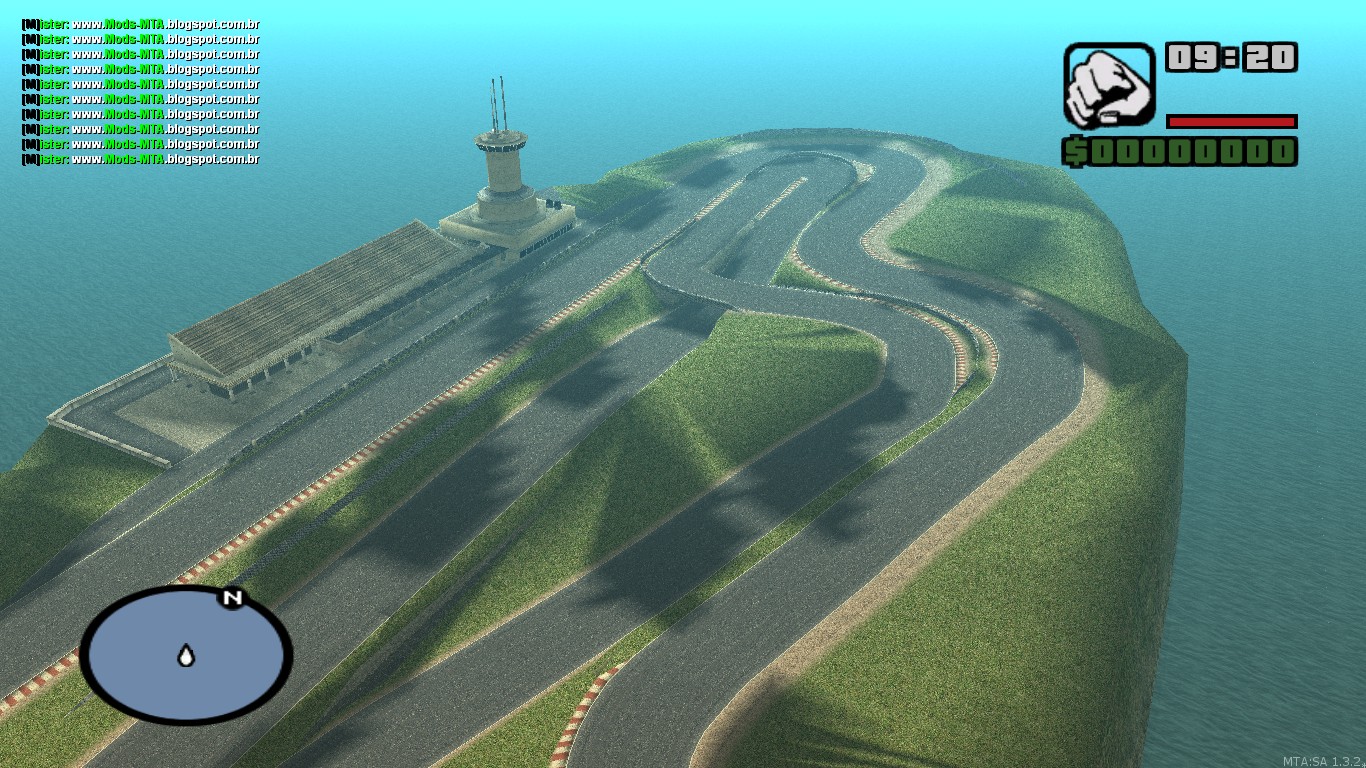The width and height of the screenshot is (1366, 768).
Task: Click the clock display showing 09:20
Action: pyautogui.click(x=1232, y=58)
